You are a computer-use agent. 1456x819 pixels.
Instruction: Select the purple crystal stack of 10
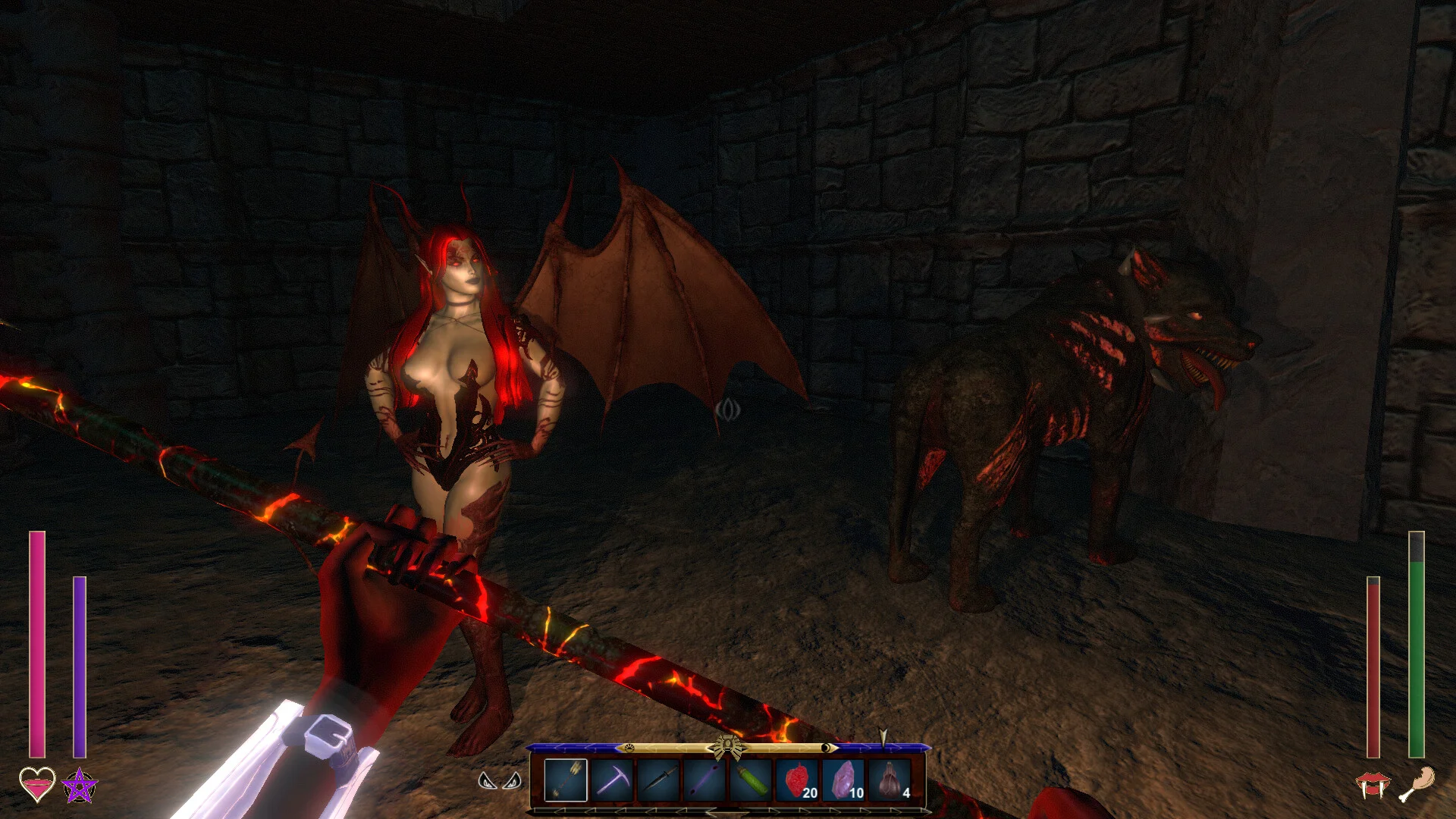pyautogui.click(x=843, y=780)
